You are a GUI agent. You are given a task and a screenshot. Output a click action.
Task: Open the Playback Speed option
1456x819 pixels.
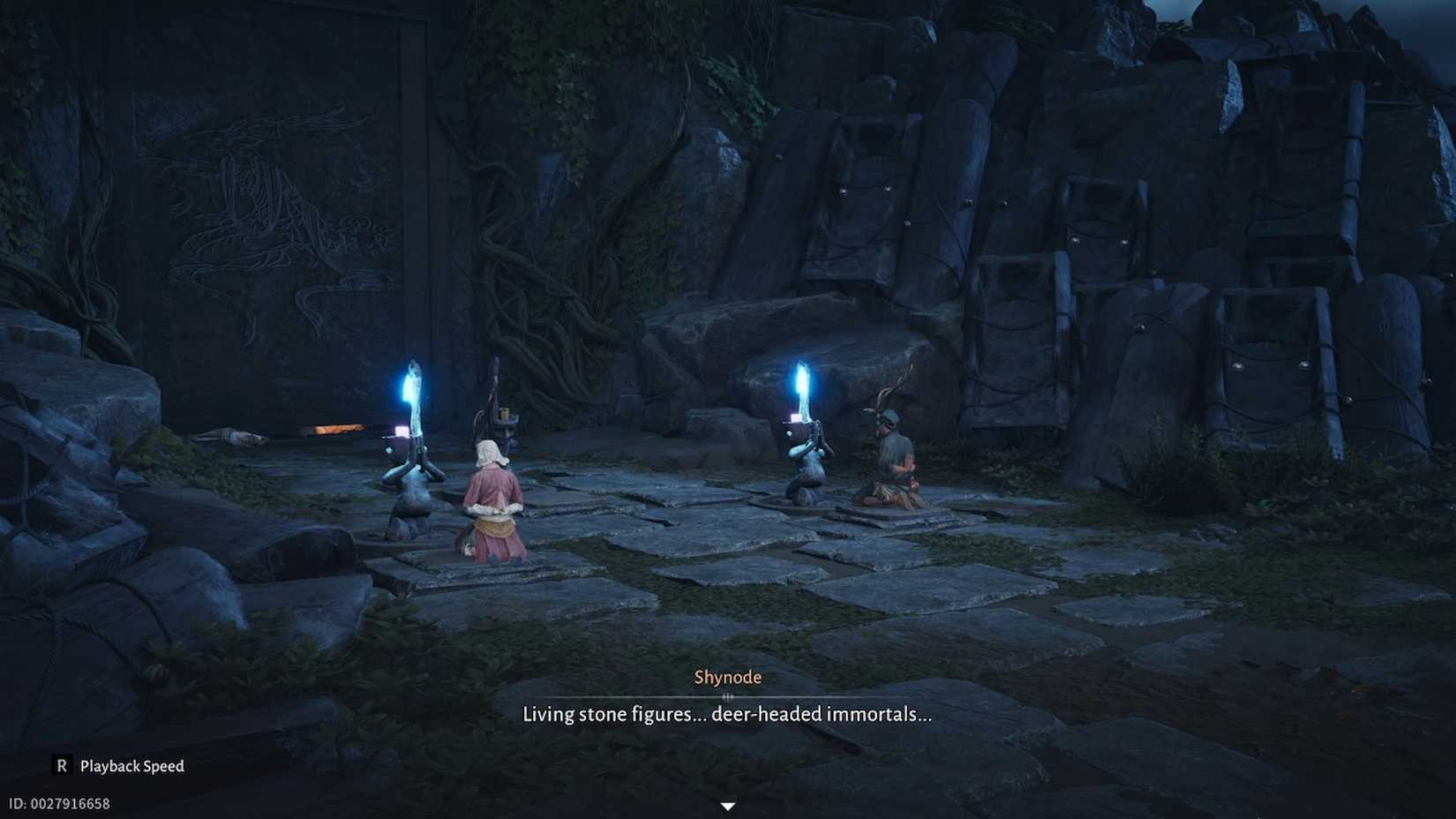point(131,766)
